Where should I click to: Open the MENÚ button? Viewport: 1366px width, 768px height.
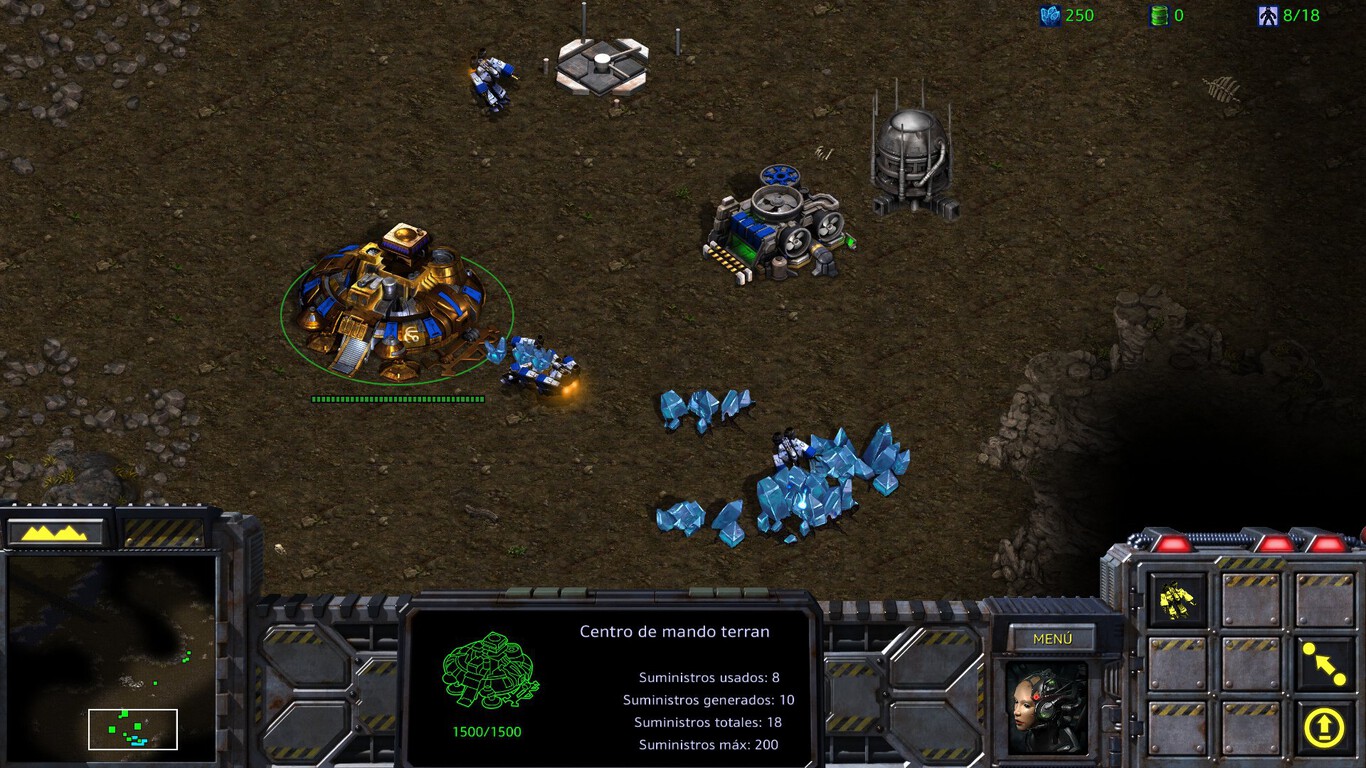(1051, 639)
